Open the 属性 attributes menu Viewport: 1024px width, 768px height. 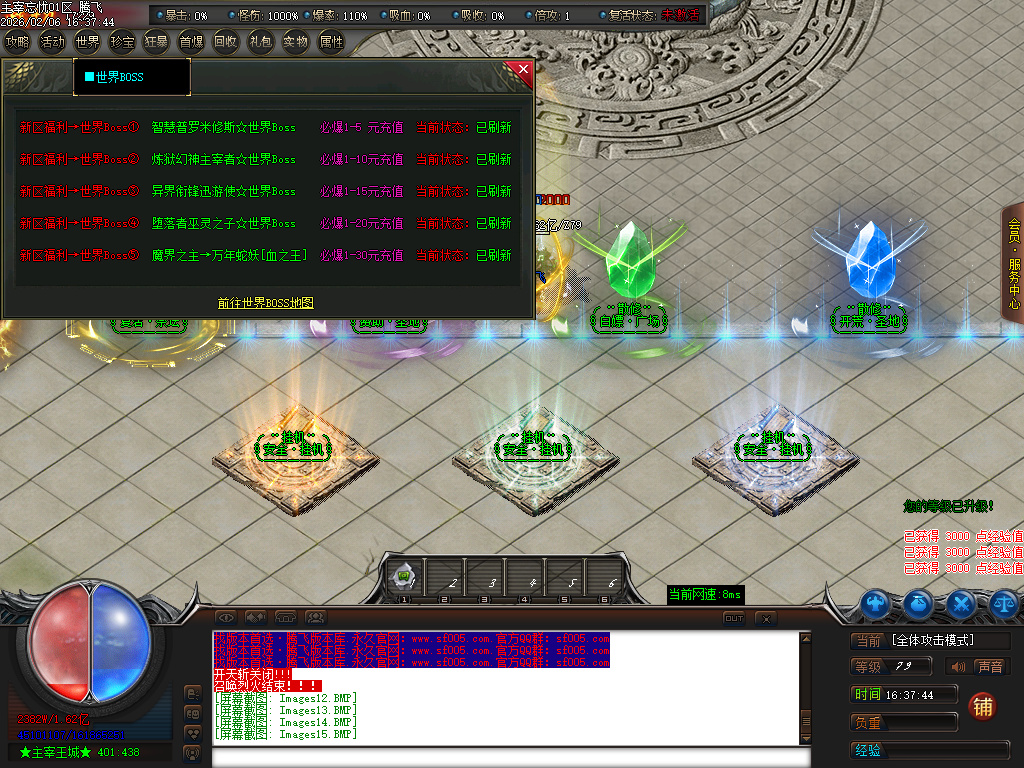[330, 42]
